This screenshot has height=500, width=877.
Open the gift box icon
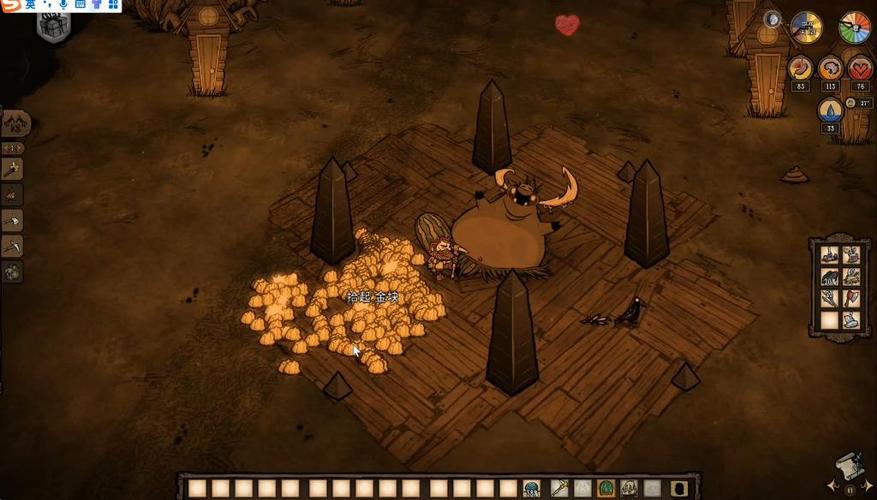(53, 27)
